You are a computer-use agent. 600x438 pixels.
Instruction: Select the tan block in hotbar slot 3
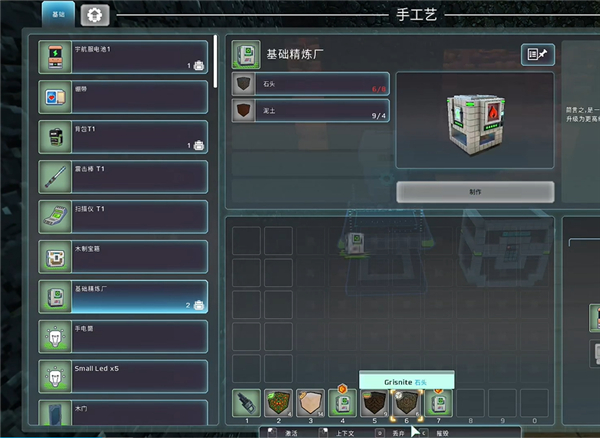pos(310,403)
